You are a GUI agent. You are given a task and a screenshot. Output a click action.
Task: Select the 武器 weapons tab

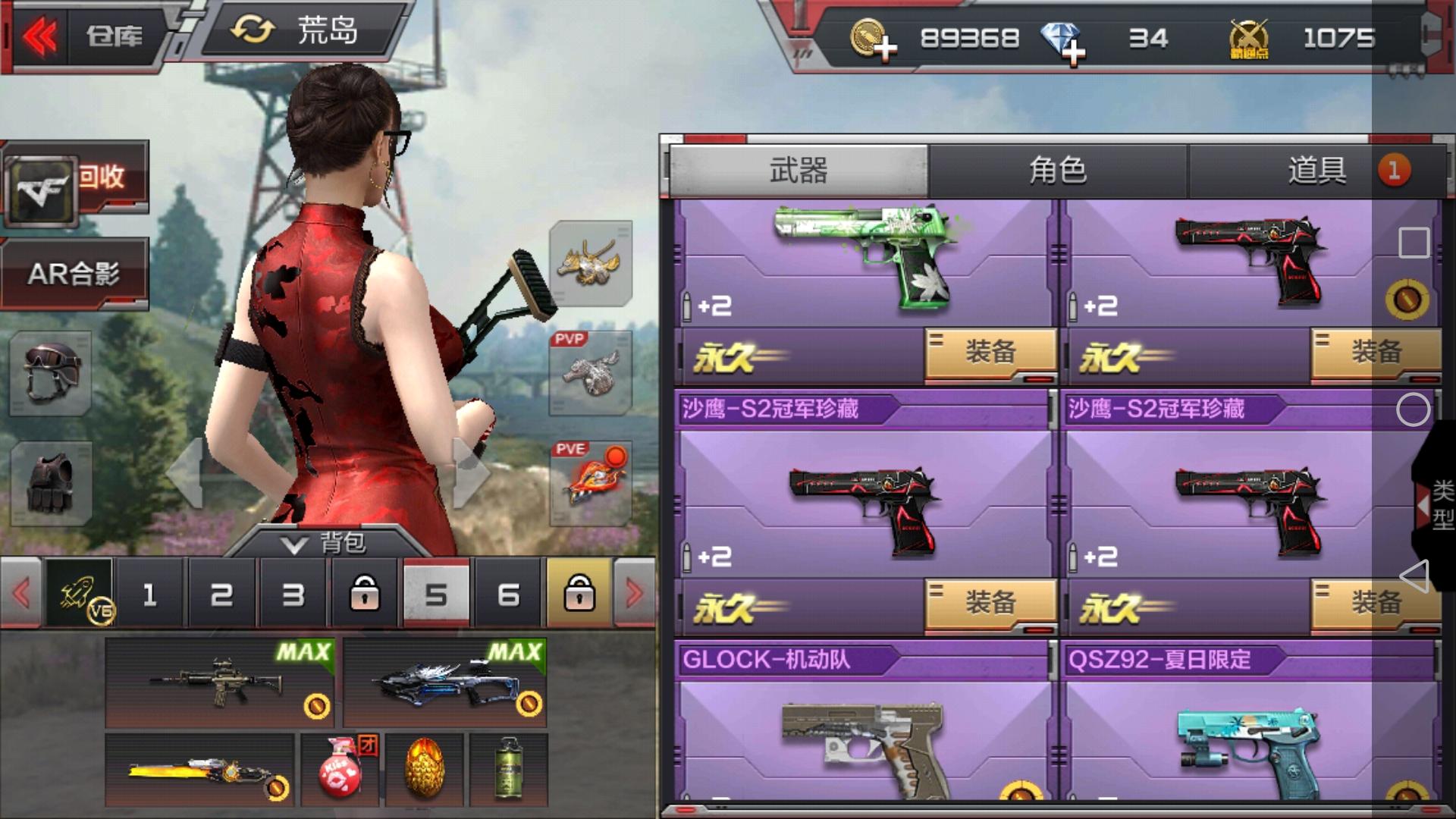pos(799,171)
